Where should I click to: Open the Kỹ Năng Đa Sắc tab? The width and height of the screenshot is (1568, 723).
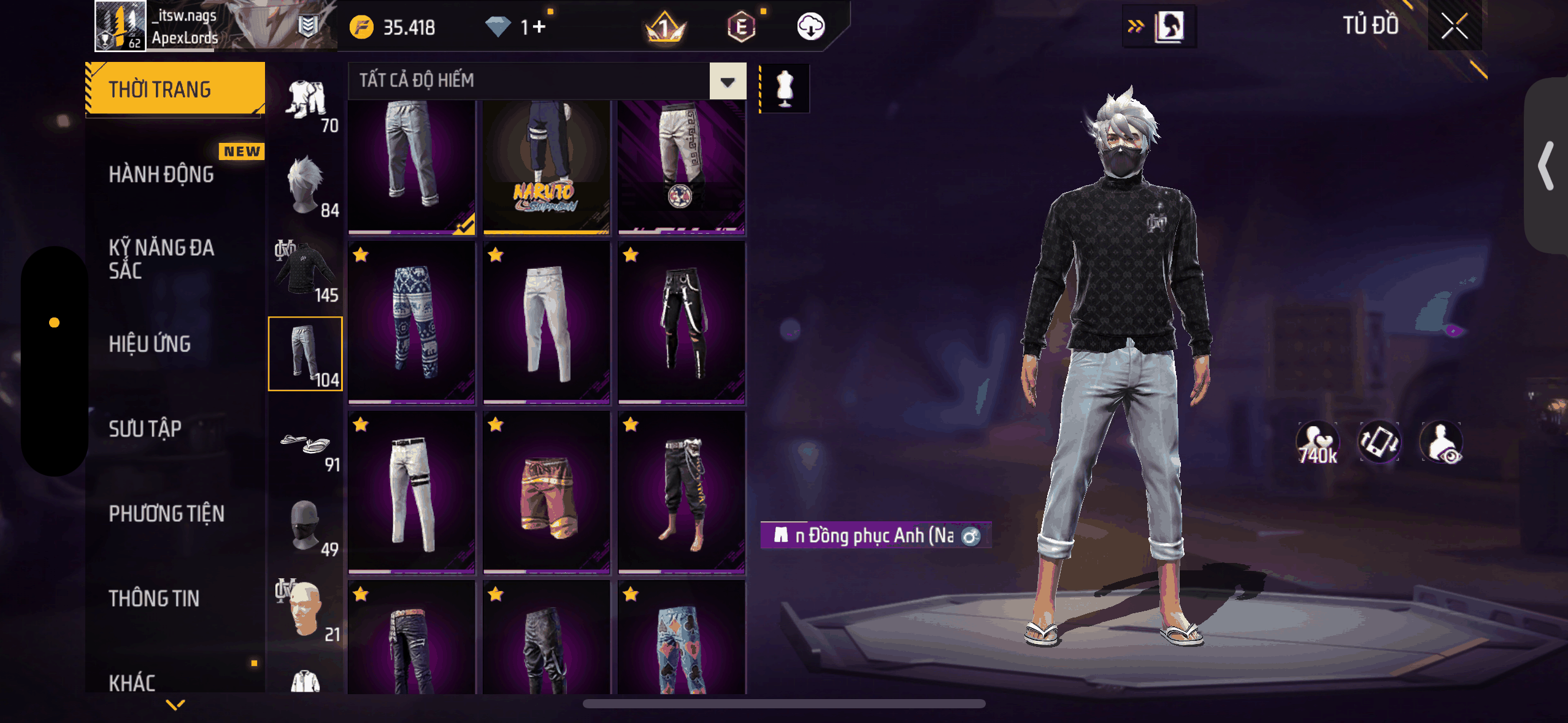click(161, 259)
